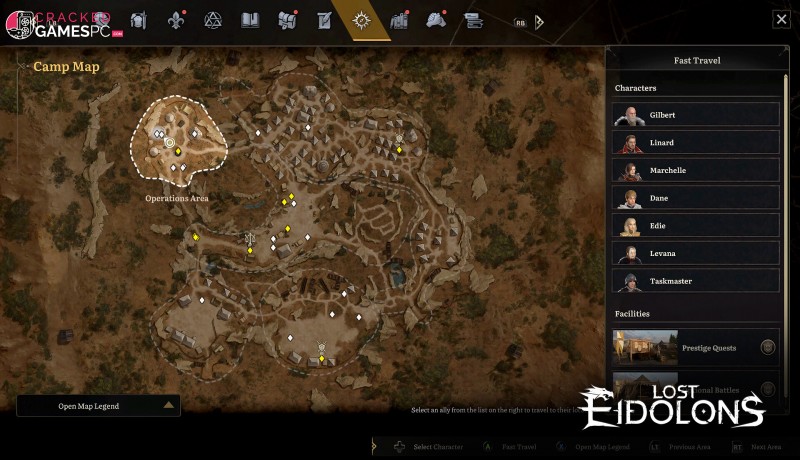Select Linard in the character list

pyautogui.click(x=696, y=143)
